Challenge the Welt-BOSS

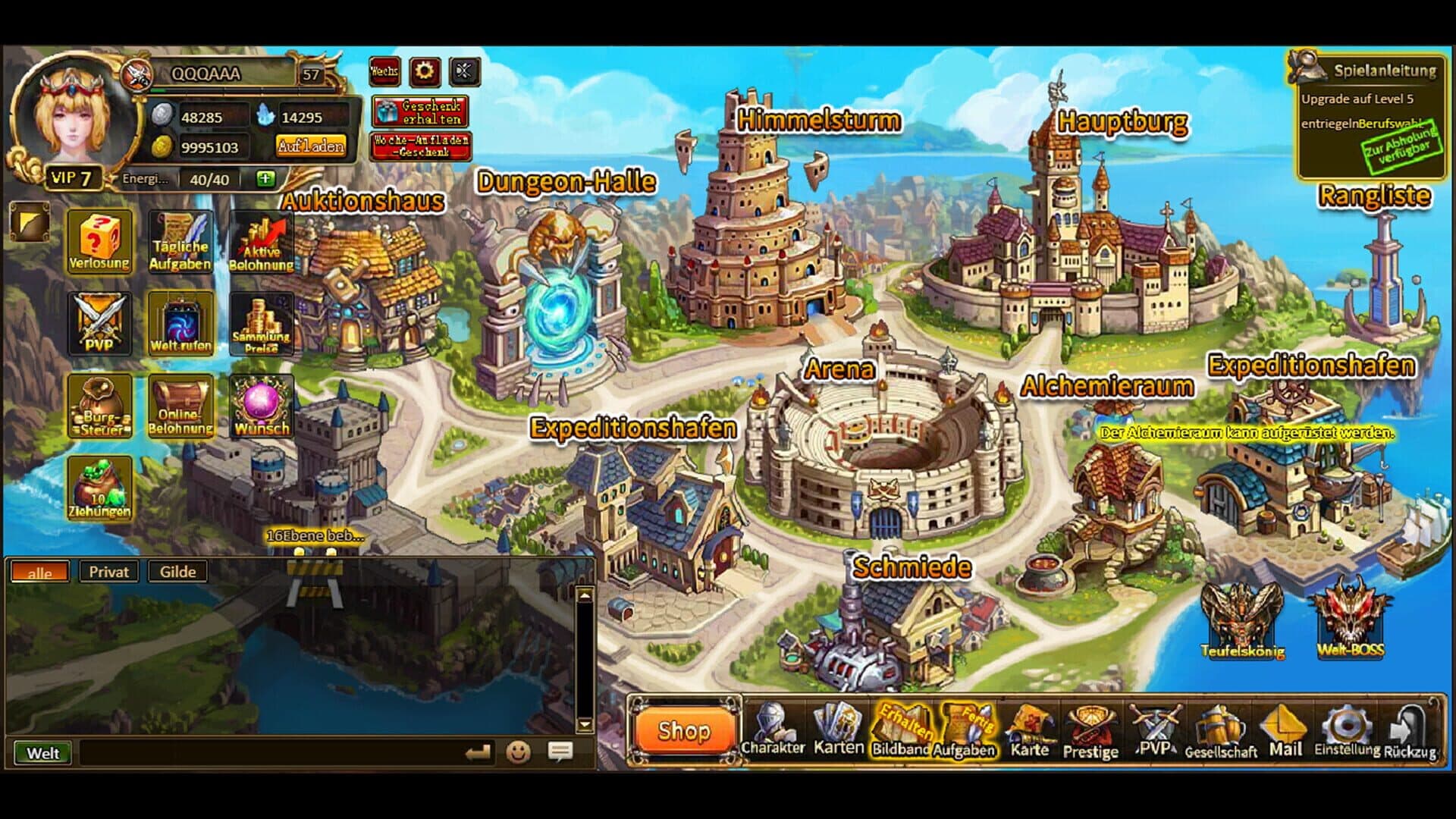1350,618
